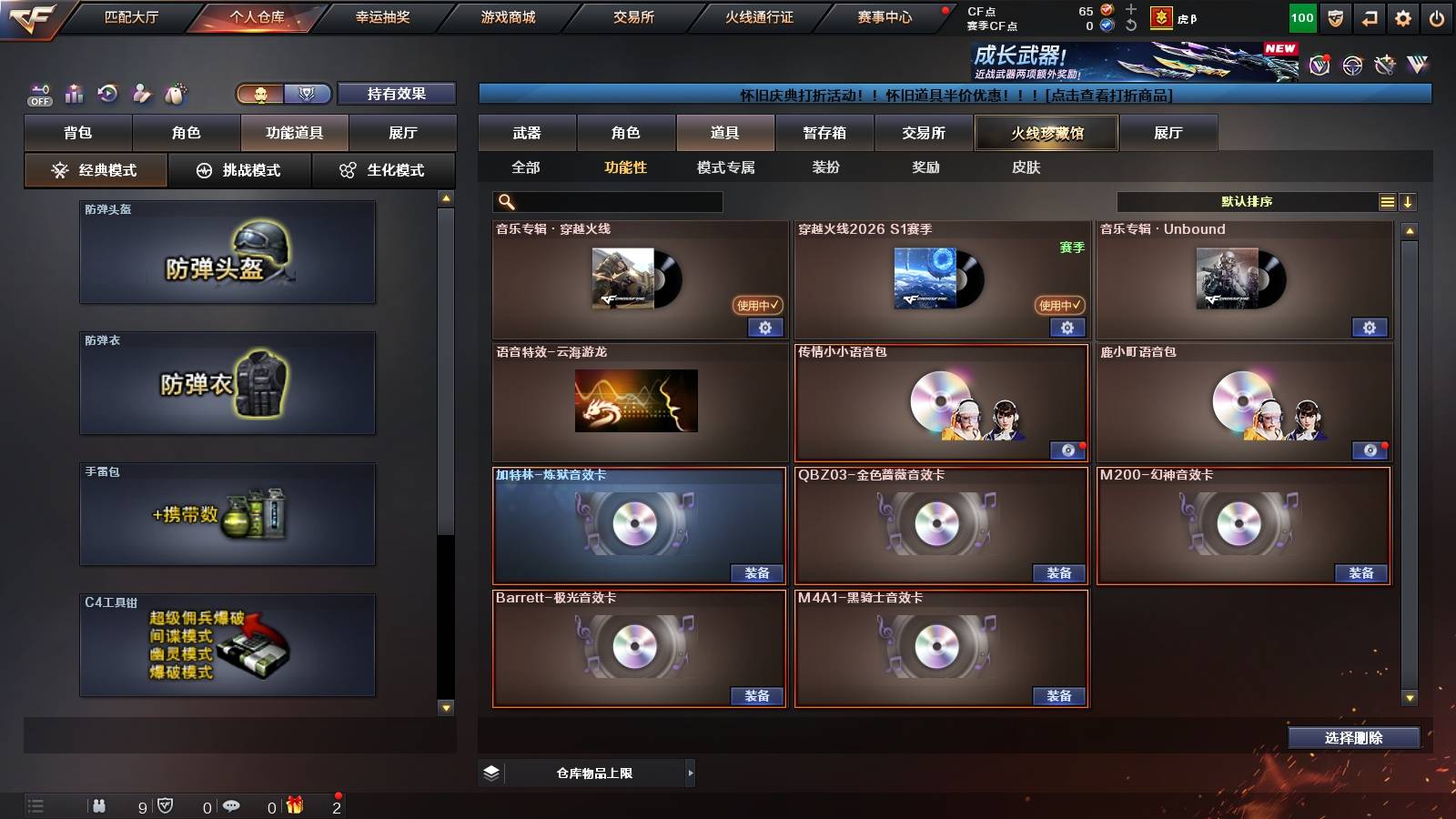
Task: Click the descending sort arrow beside default sorting
Action: [1409, 201]
